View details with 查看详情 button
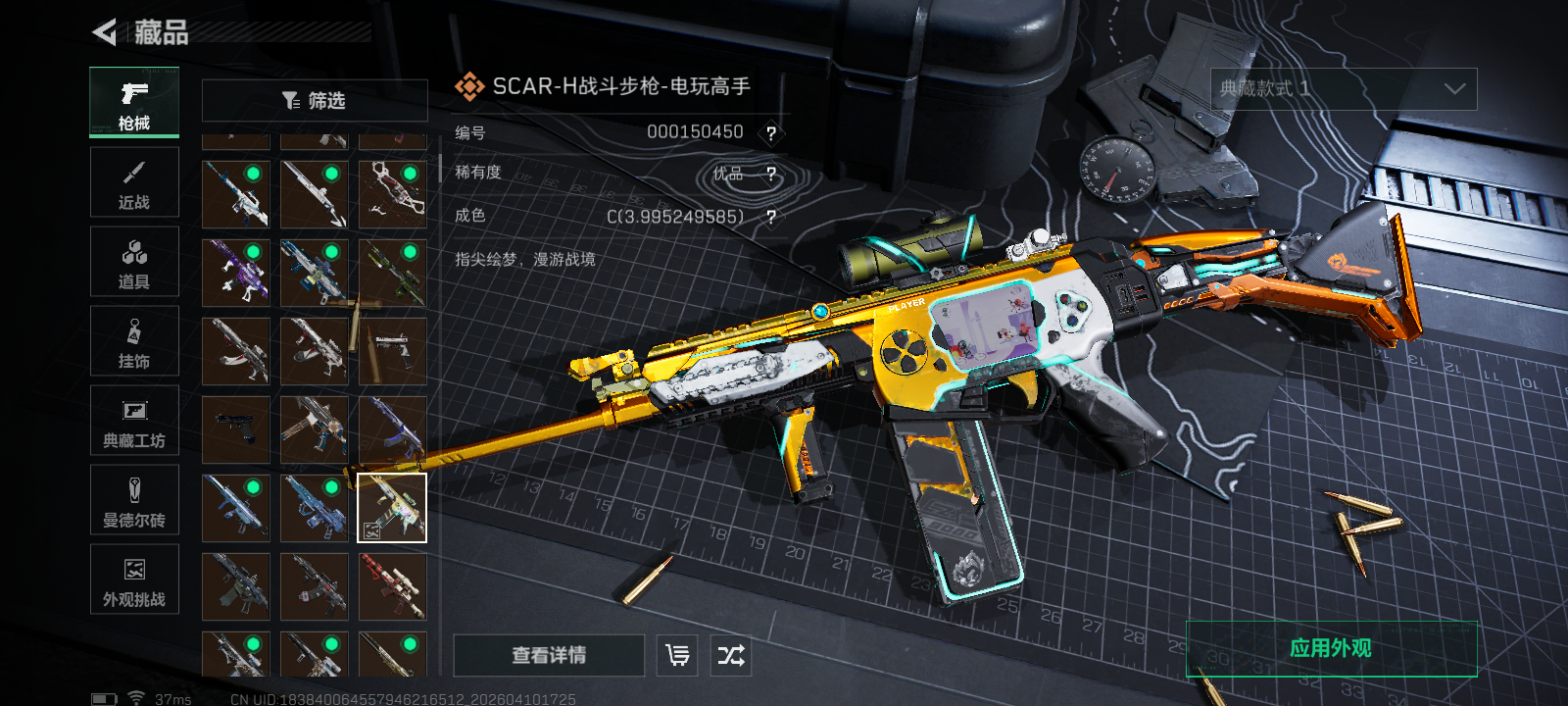 point(549,655)
